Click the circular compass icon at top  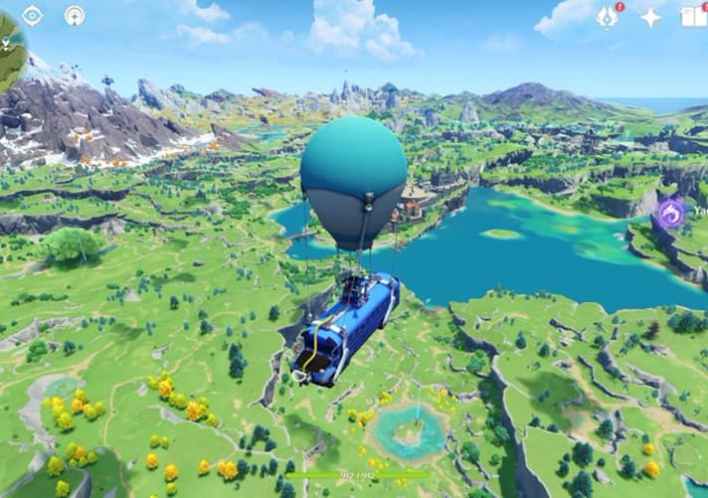[x=75, y=15]
